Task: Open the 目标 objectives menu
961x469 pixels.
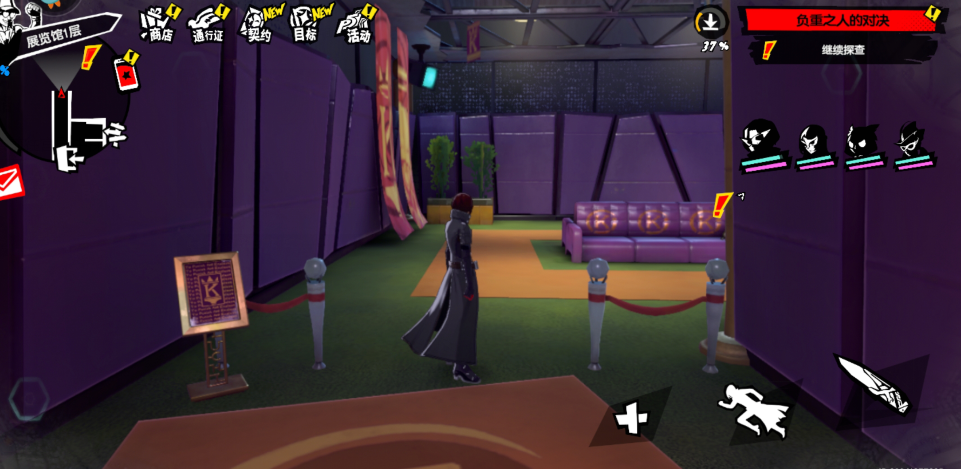Action: 306,24
